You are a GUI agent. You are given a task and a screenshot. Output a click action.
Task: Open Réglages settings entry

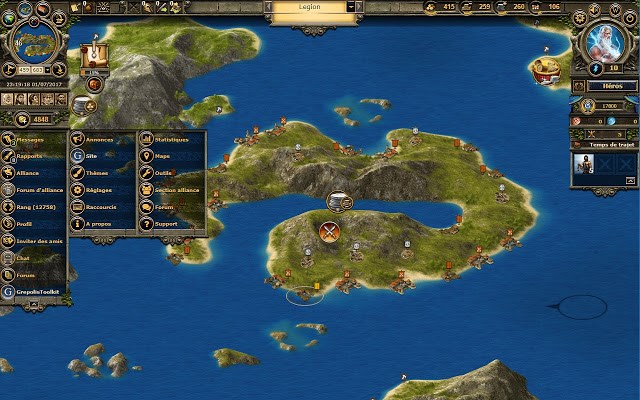tap(100, 190)
